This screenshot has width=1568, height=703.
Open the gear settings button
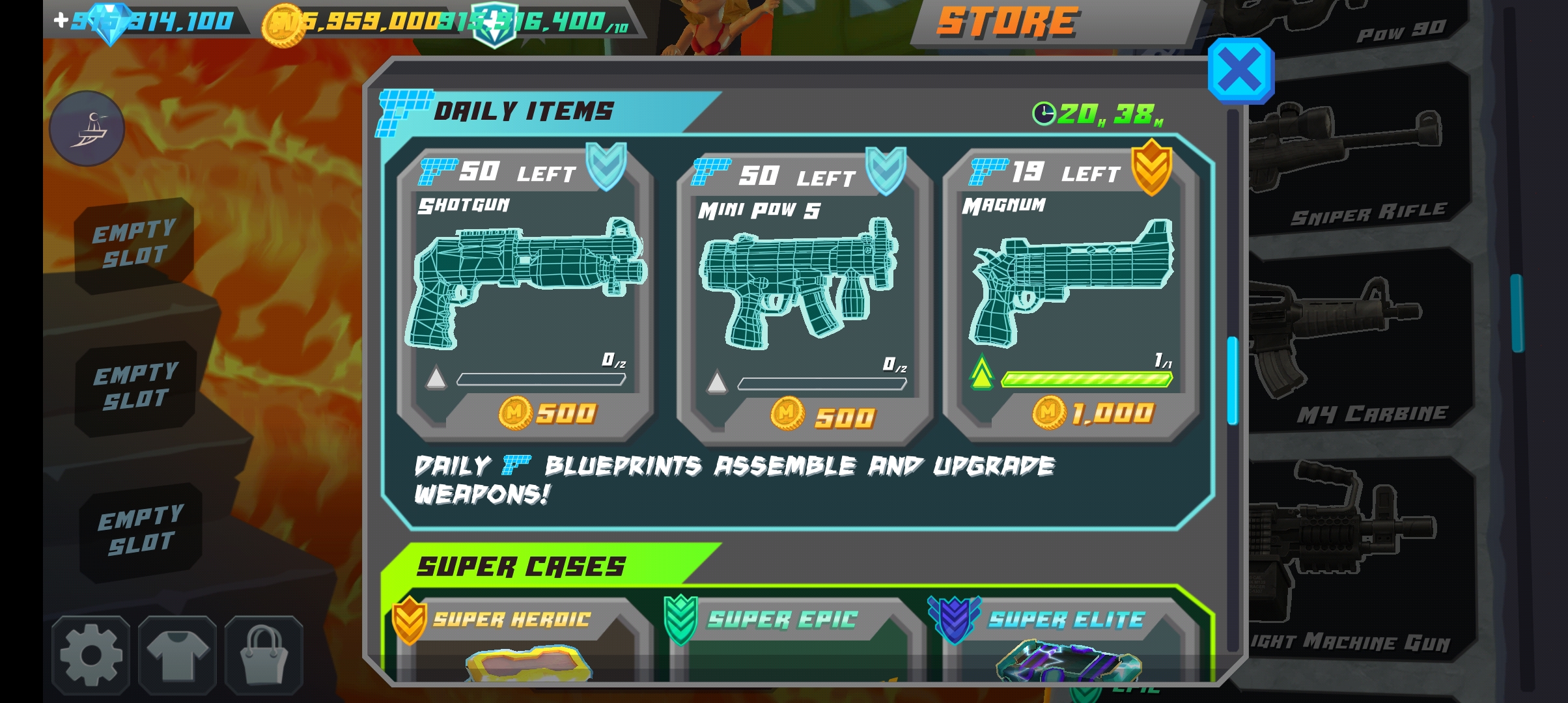(x=91, y=655)
